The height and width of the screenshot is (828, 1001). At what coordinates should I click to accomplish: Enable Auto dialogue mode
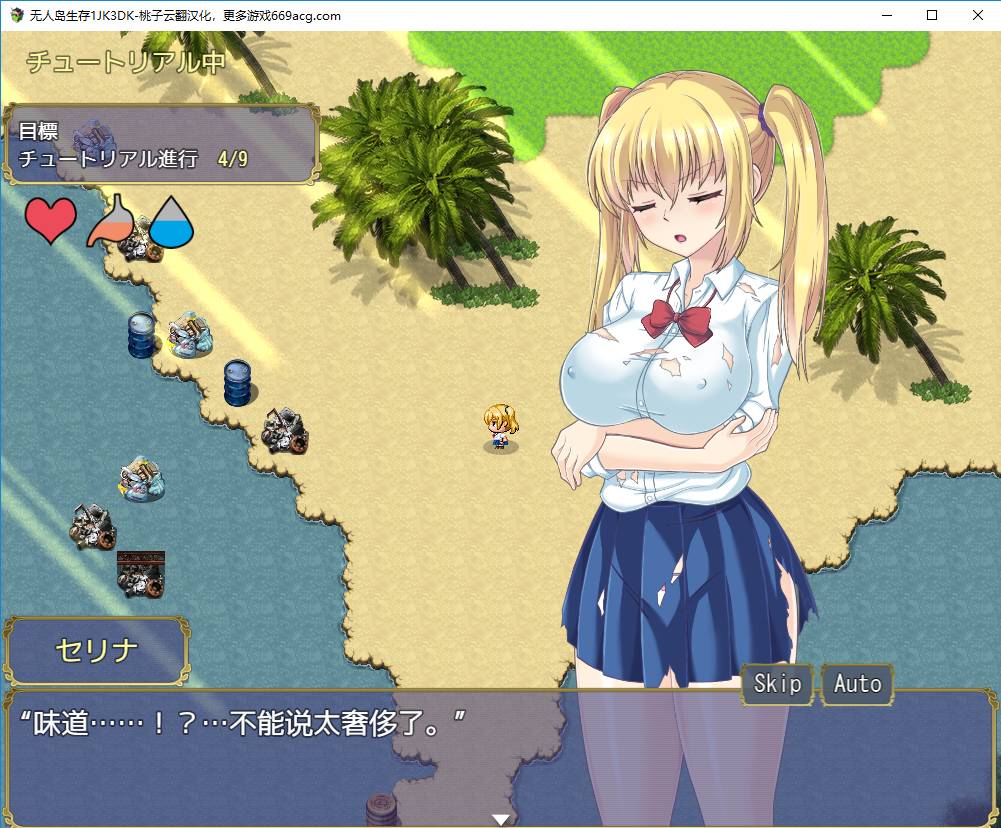pyautogui.click(x=857, y=684)
